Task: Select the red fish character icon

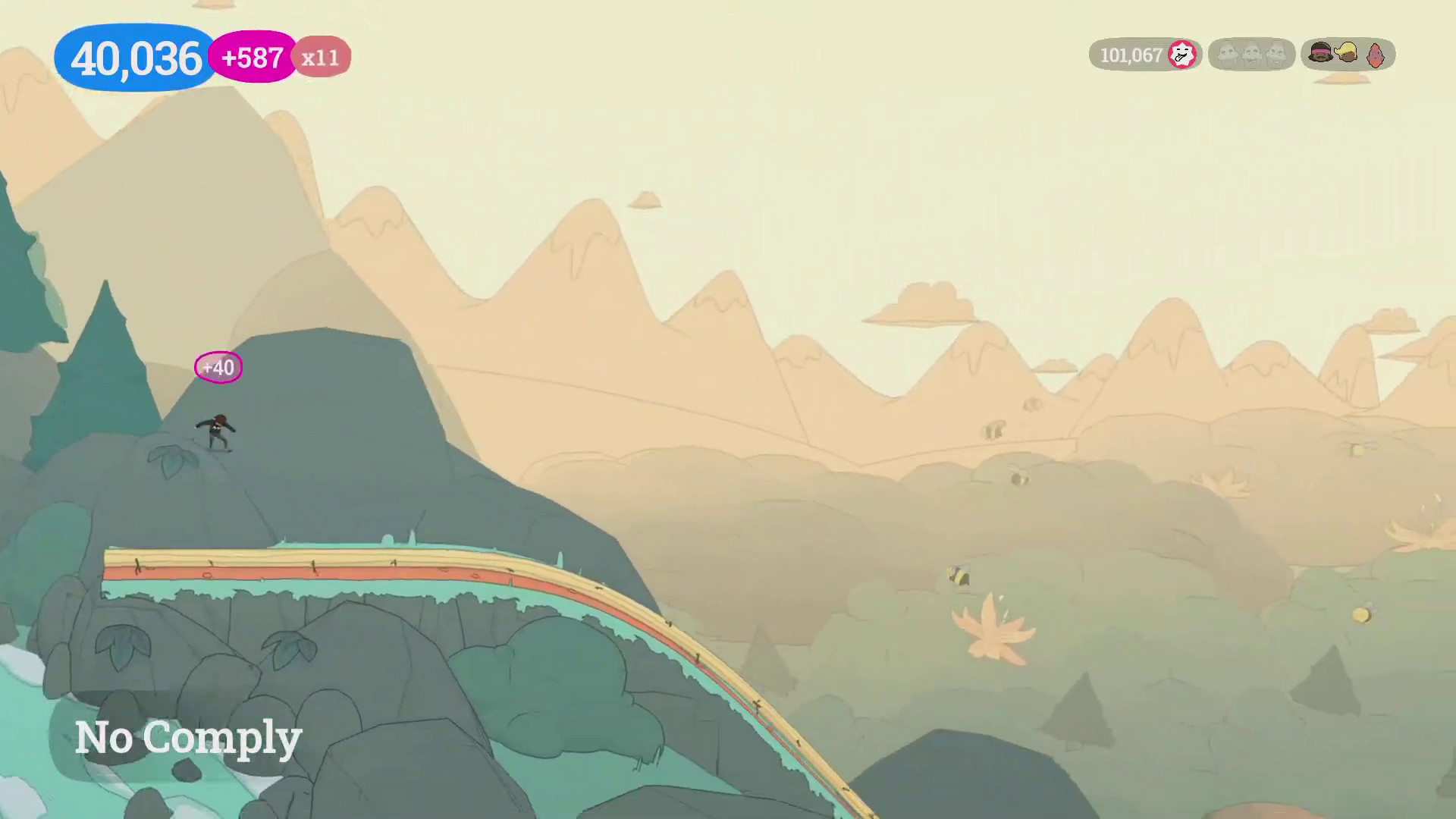Action: click(x=1375, y=55)
